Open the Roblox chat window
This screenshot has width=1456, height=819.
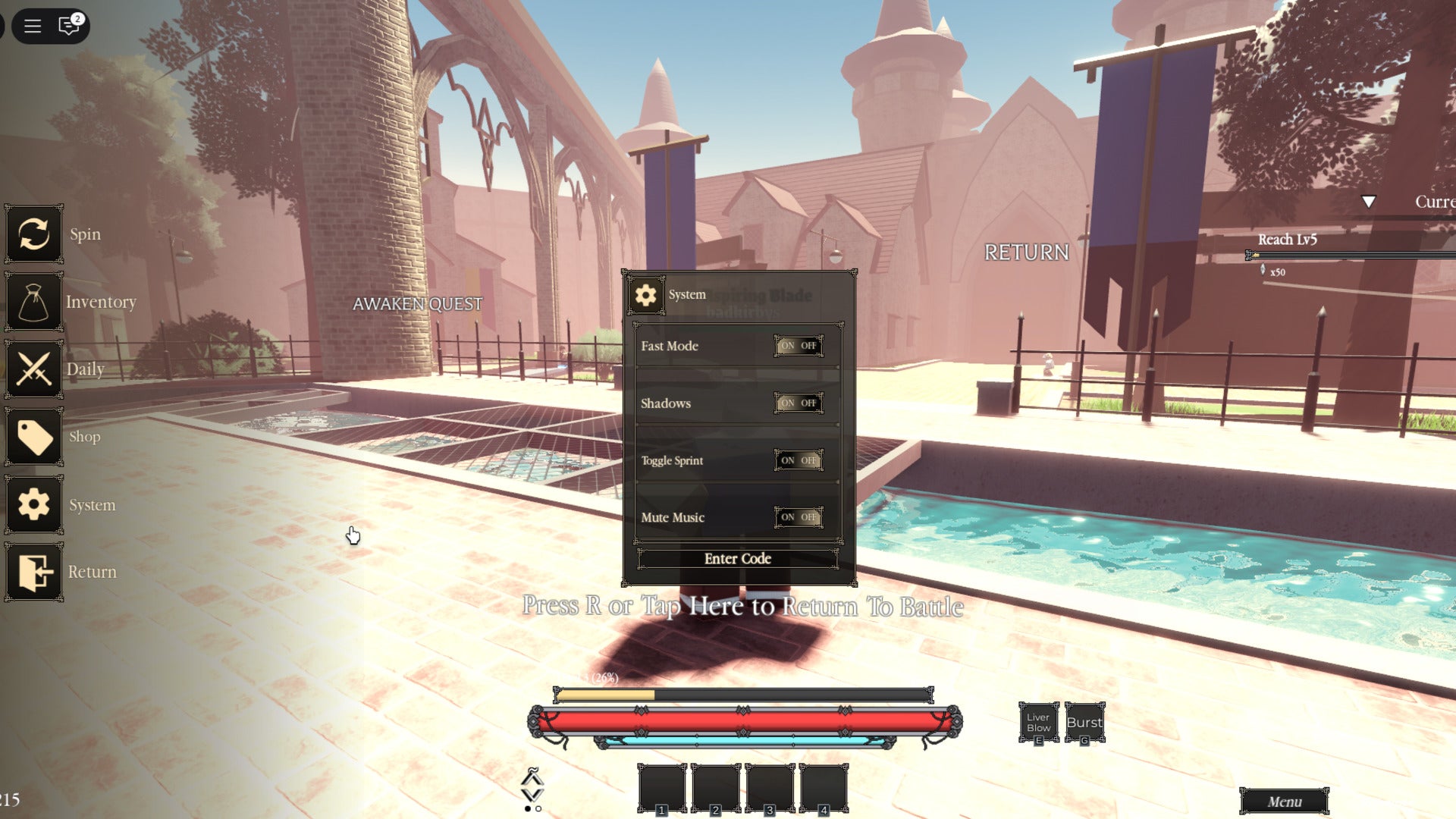(x=69, y=27)
